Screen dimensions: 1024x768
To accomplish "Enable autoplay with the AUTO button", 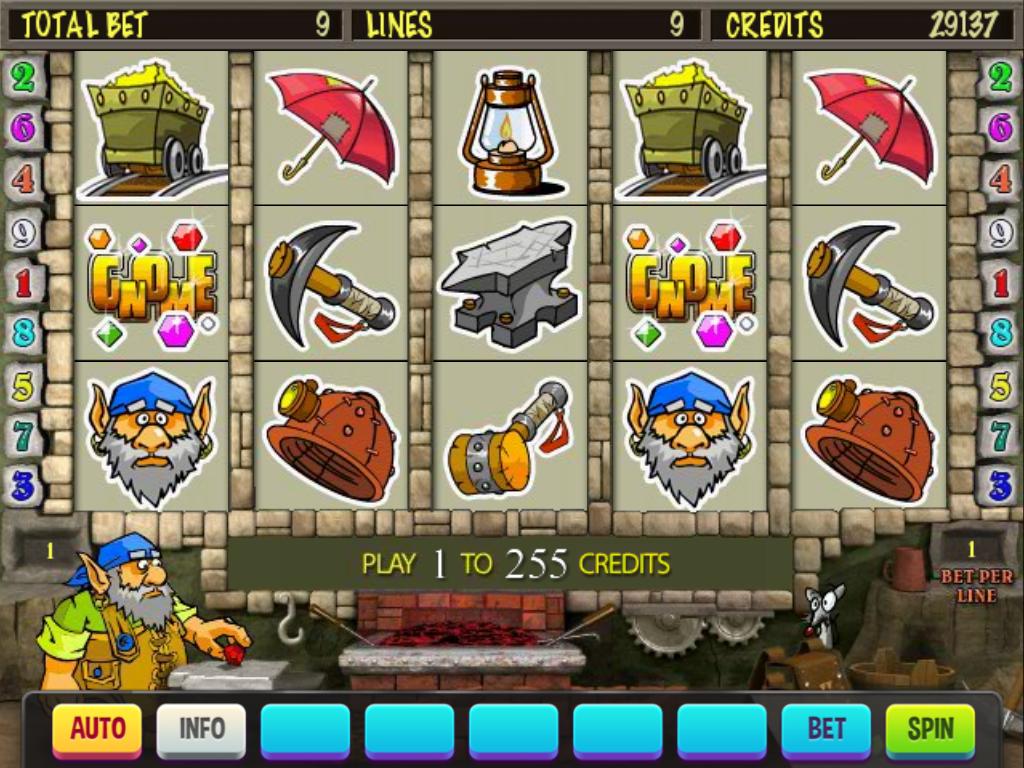I will (97, 730).
